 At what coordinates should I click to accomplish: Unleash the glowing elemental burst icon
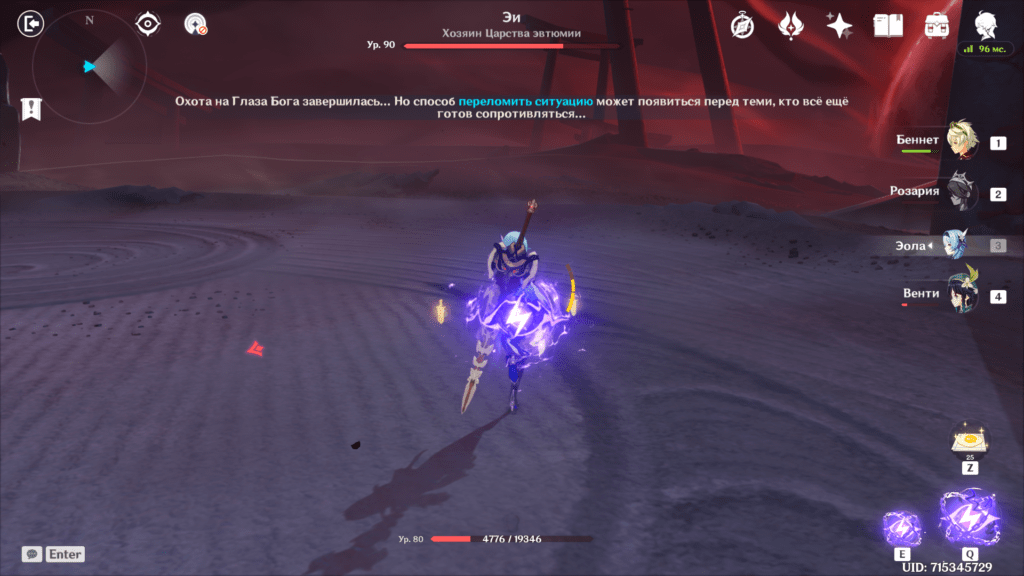click(x=969, y=517)
